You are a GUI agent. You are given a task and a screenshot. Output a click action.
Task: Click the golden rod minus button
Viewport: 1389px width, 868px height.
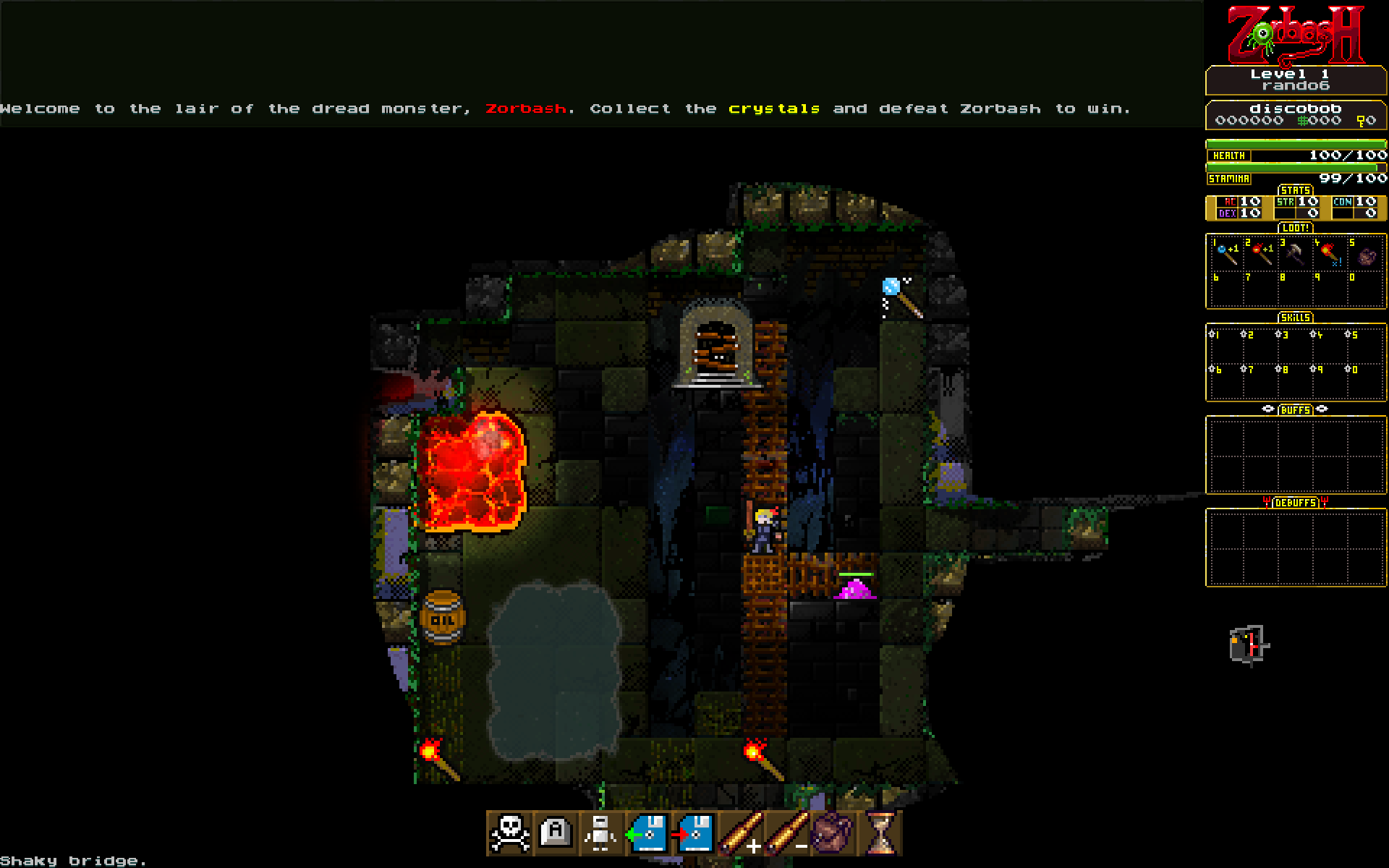787,833
